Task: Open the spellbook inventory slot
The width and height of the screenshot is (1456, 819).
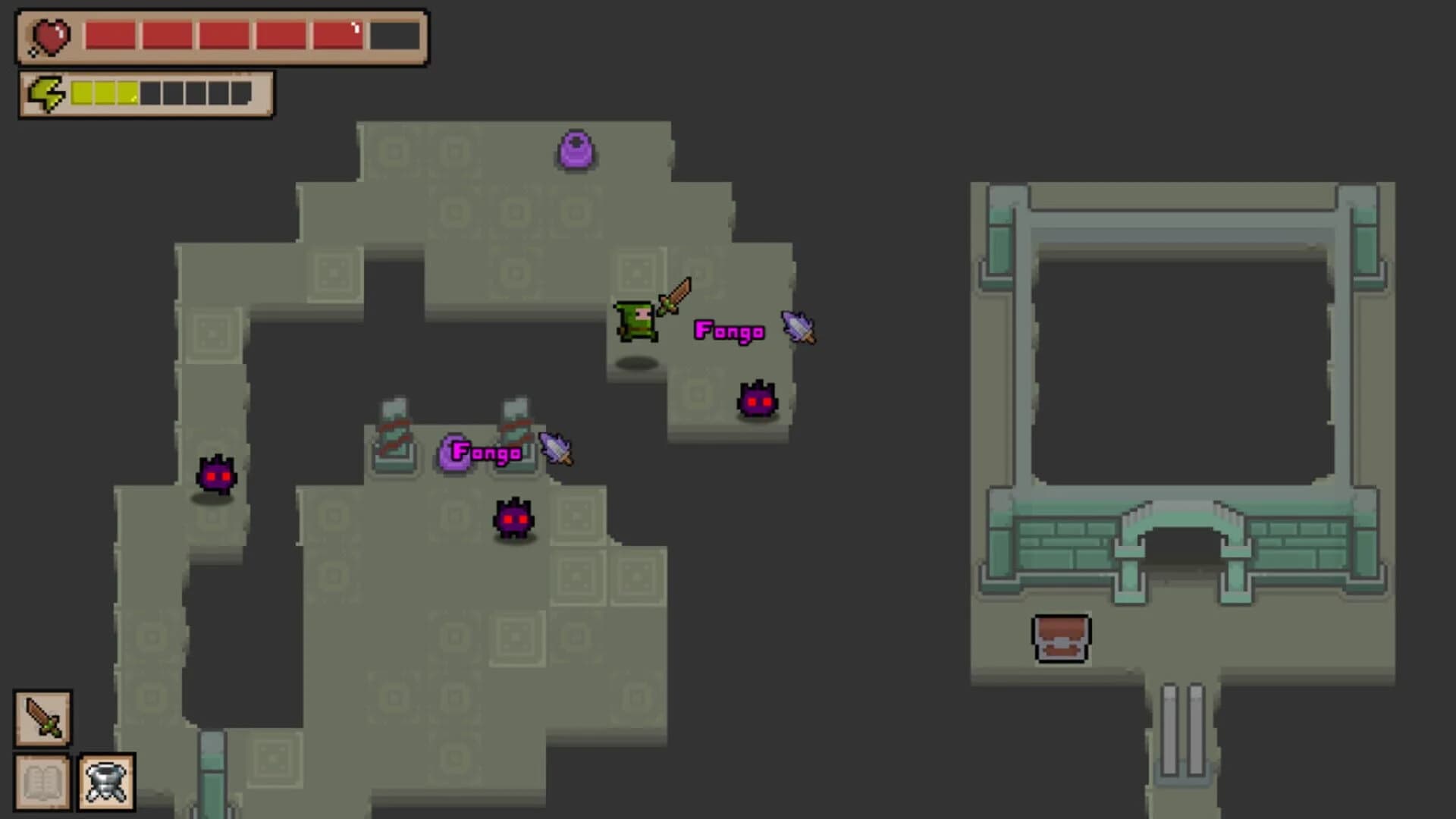Action: tap(42, 781)
